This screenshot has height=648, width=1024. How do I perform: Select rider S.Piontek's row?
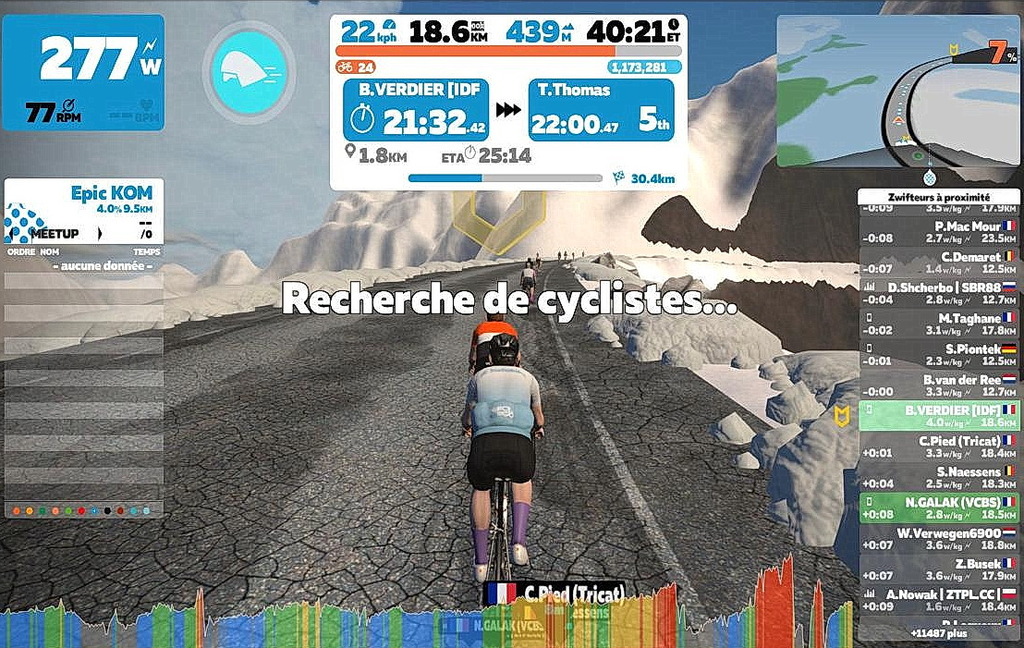[937, 355]
